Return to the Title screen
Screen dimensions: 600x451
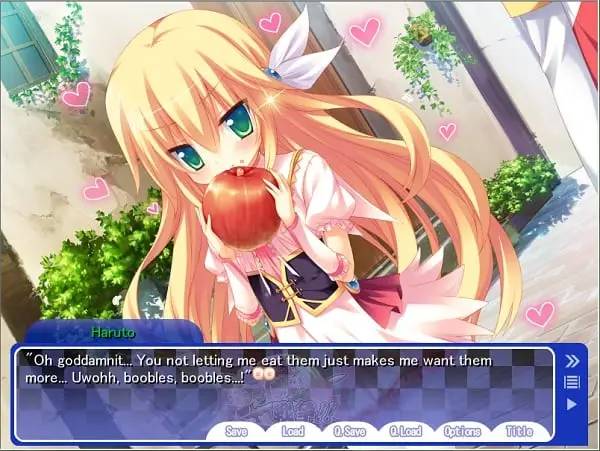518,432
